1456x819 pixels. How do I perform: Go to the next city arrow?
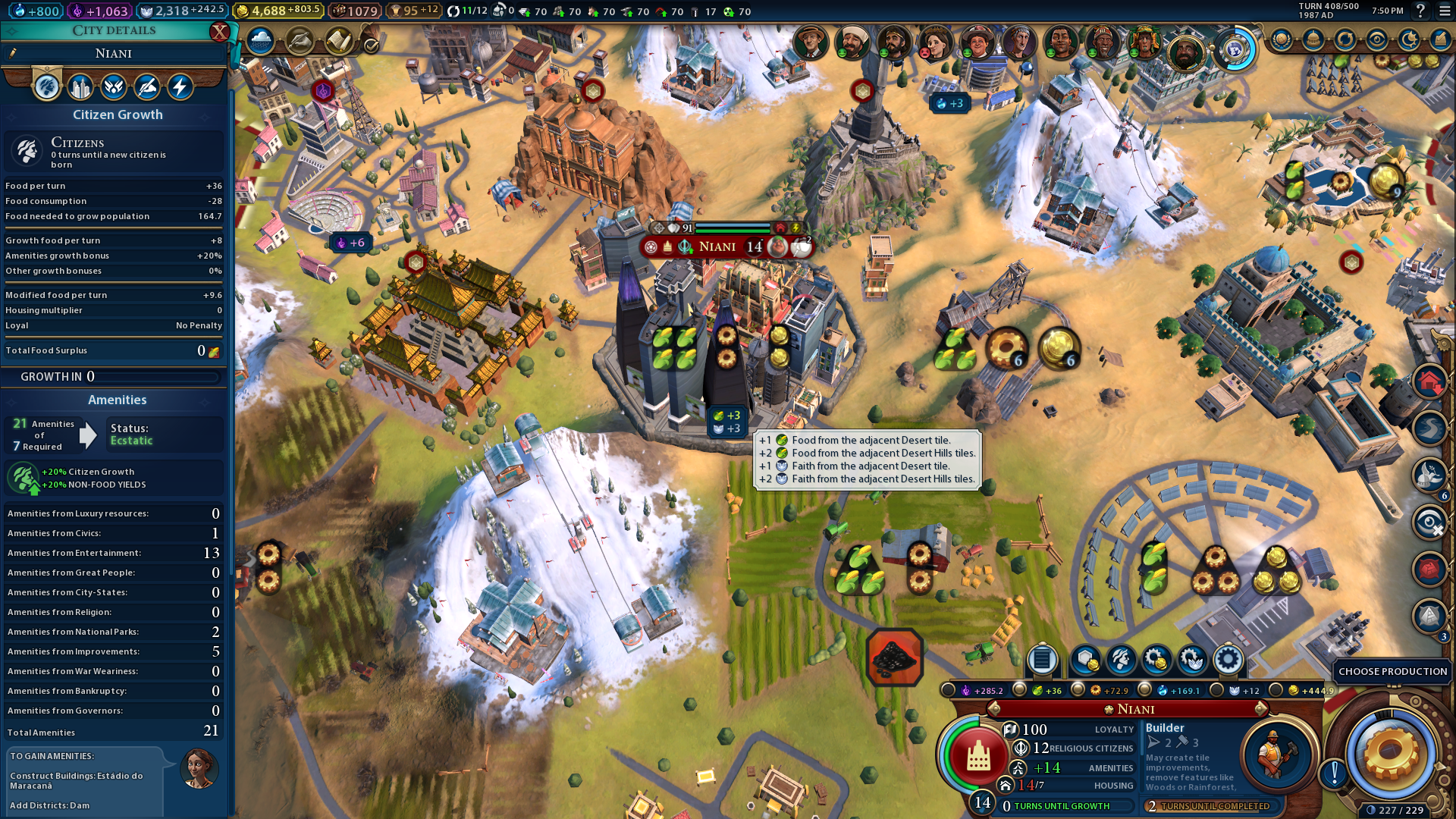pyautogui.click(x=1260, y=709)
